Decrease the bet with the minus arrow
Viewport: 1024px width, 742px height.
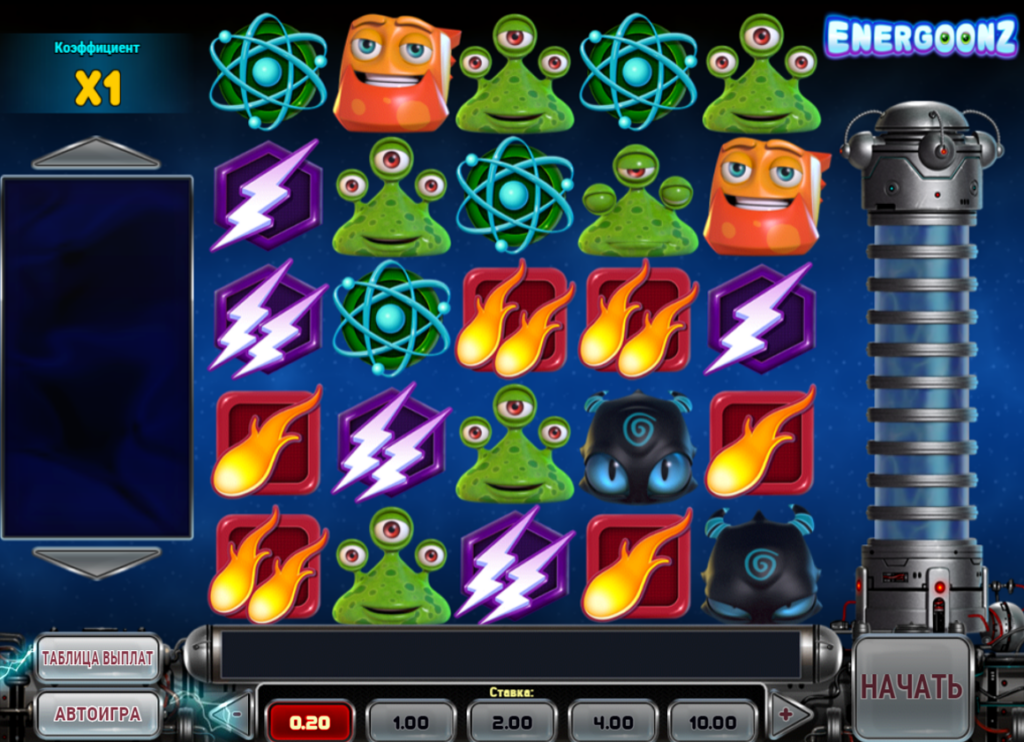(234, 714)
